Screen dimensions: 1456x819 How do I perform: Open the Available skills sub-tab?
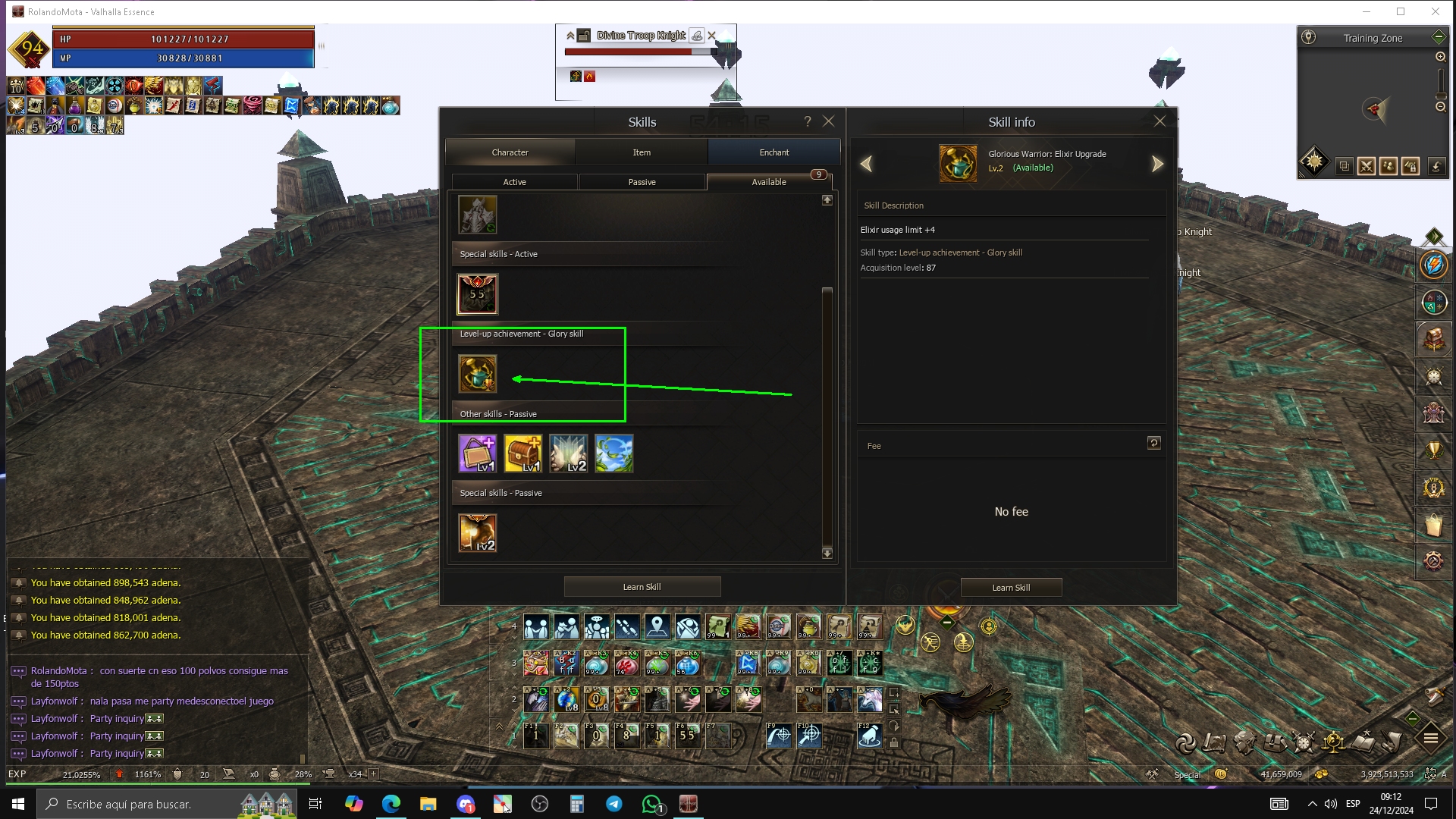(x=768, y=182)
